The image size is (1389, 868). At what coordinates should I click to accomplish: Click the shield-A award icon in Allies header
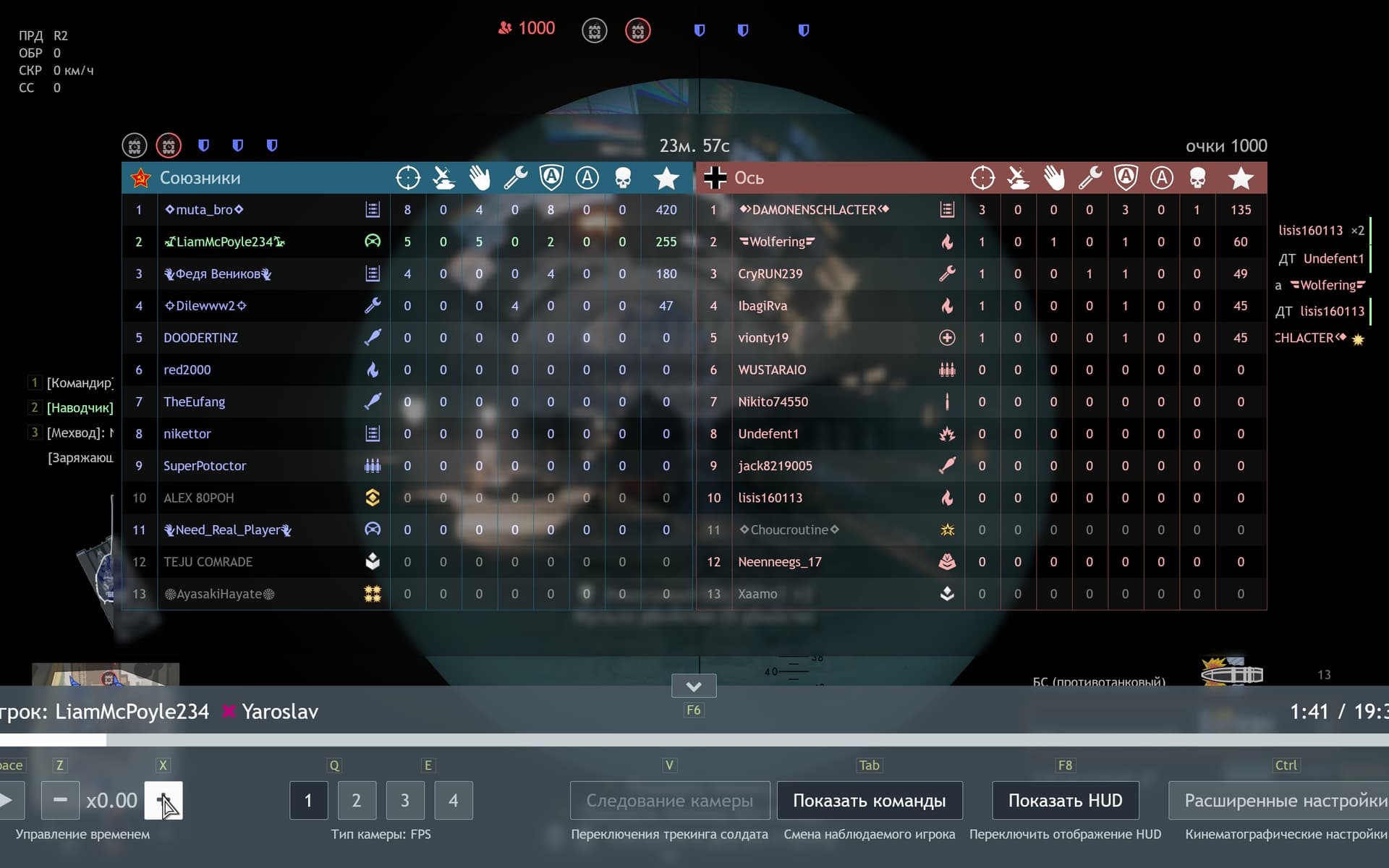tap(551, 177)
